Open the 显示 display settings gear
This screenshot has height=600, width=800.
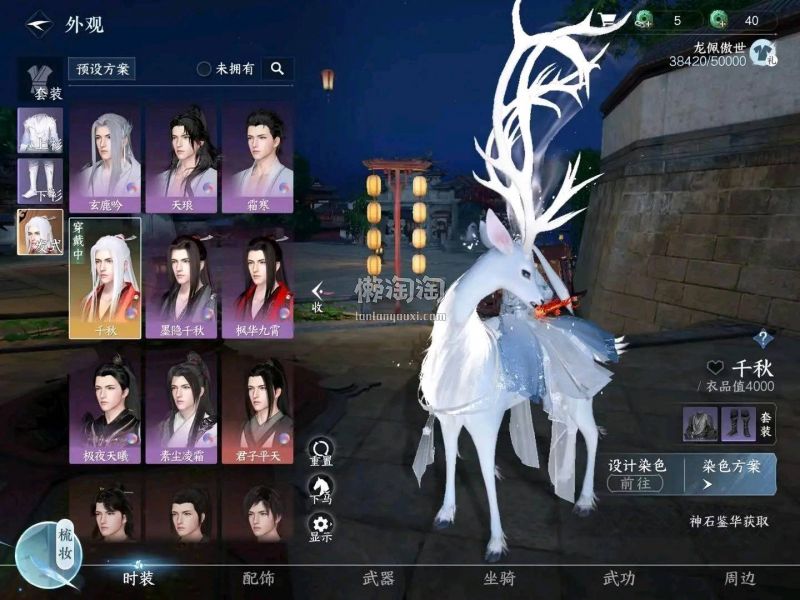point(320,527)
